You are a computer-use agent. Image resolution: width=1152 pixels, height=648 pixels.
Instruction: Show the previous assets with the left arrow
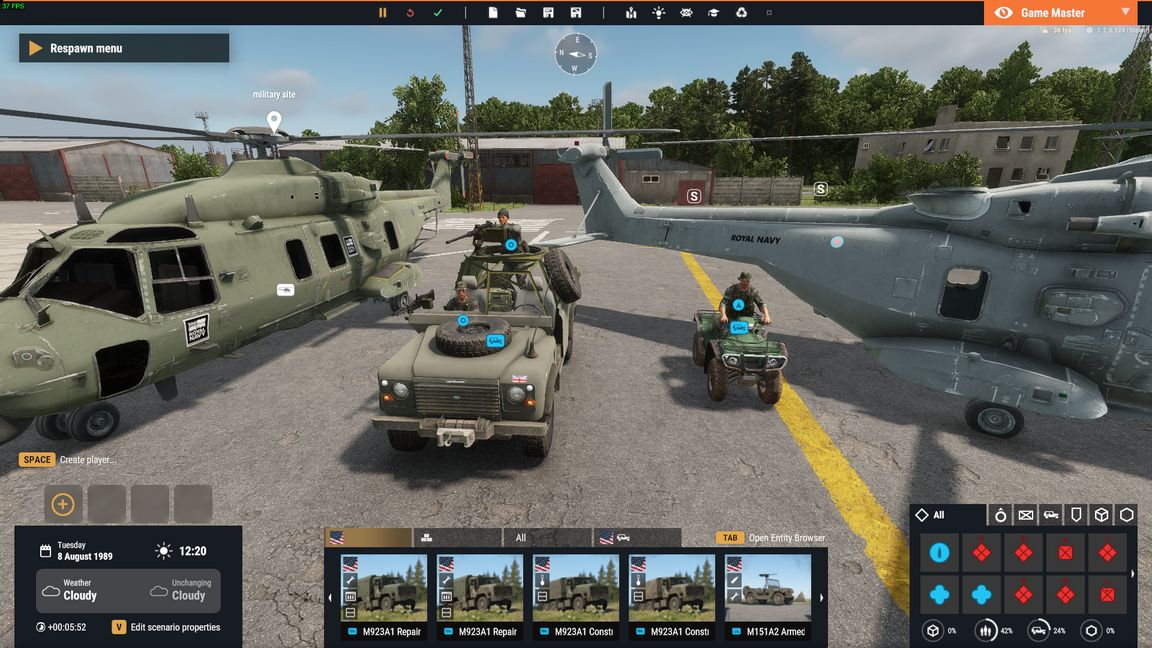click(x=331, y=598)
